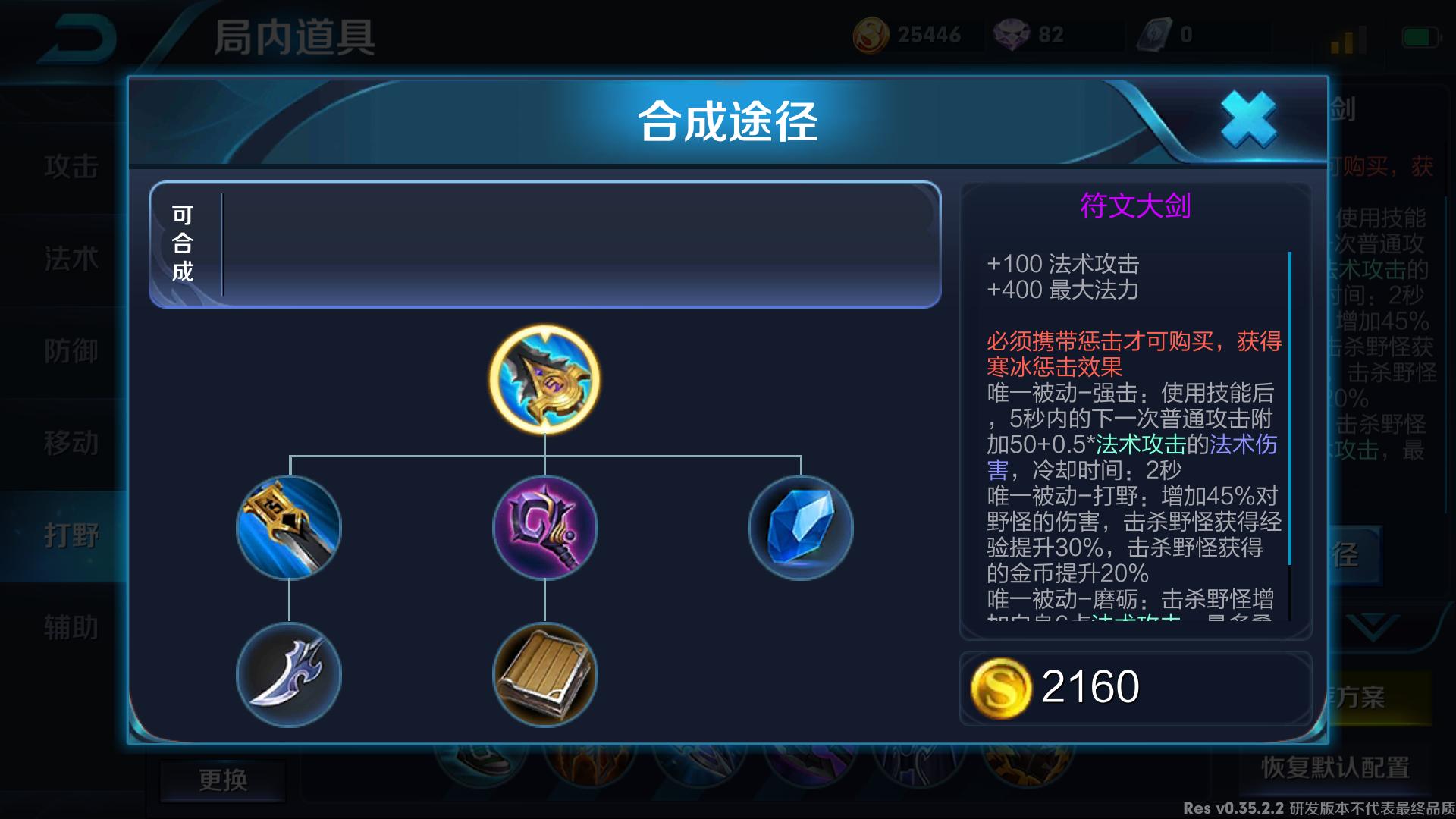The height and width of the screenshot is (819, 1456).
Task: Click the gold coin currency icon at top
Action: click(871, 33)
